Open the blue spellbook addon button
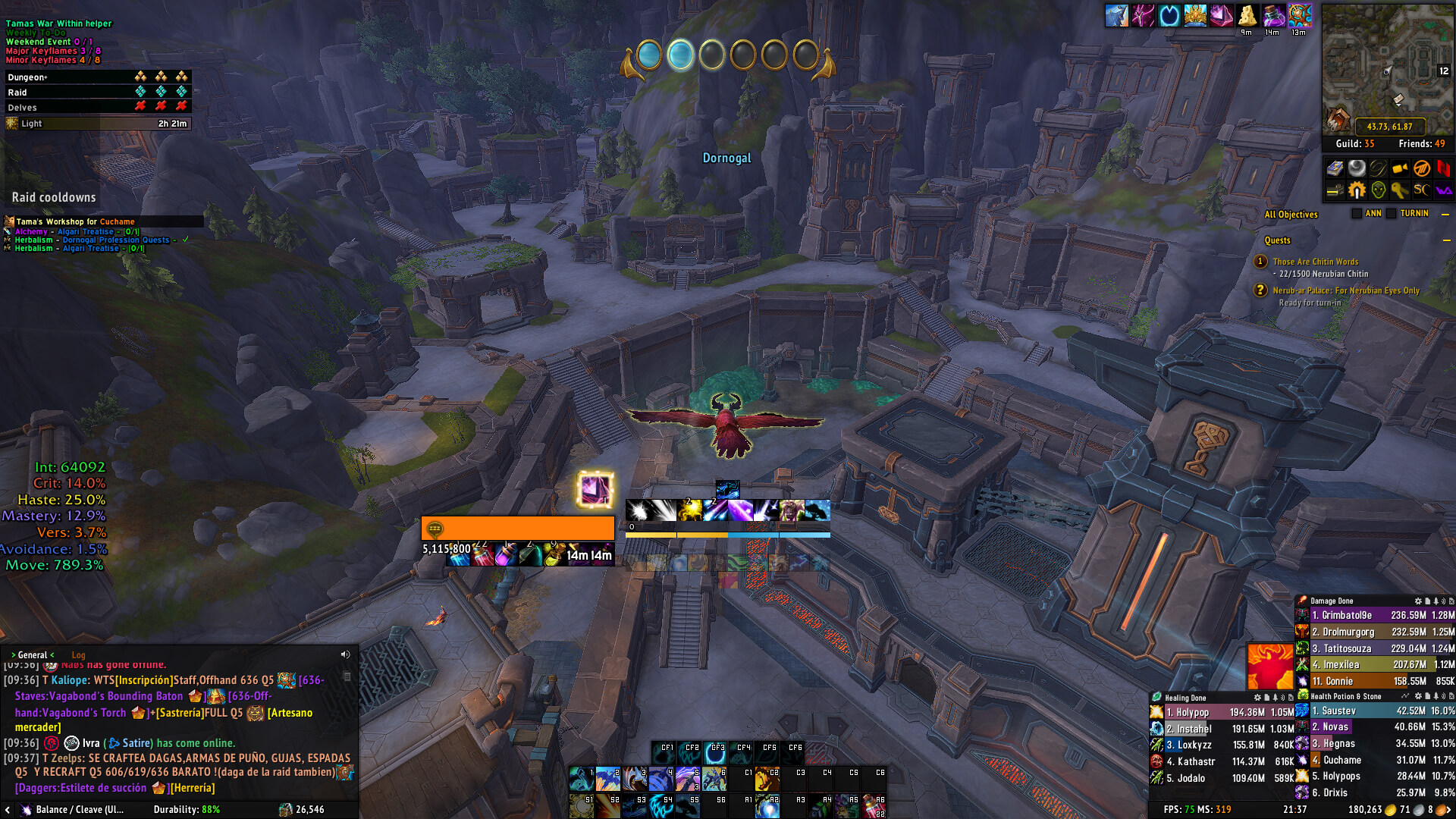The height and width of the screenshot is (819, 1456). [x=1335, y=168]
